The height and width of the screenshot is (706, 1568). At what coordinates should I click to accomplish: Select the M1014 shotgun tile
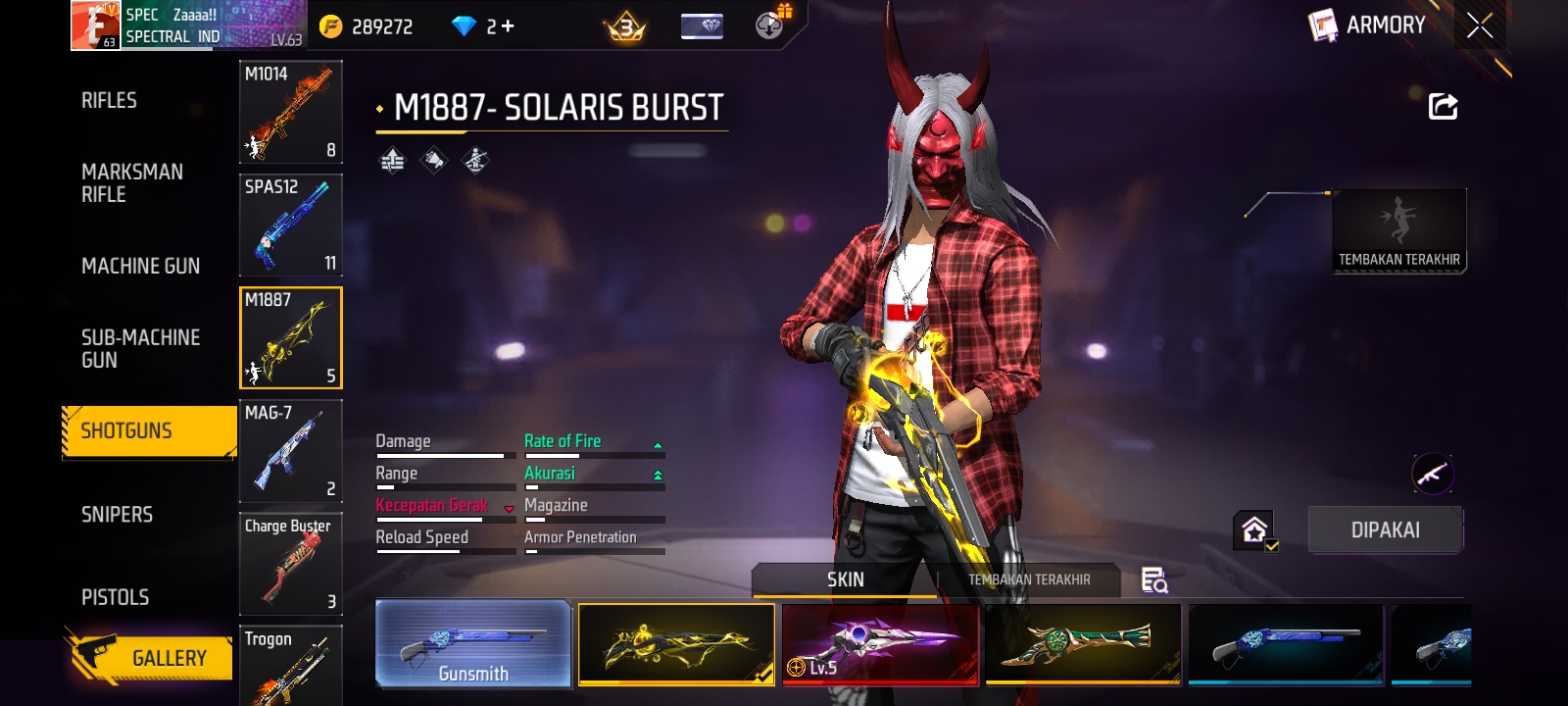tap(290, 112)
